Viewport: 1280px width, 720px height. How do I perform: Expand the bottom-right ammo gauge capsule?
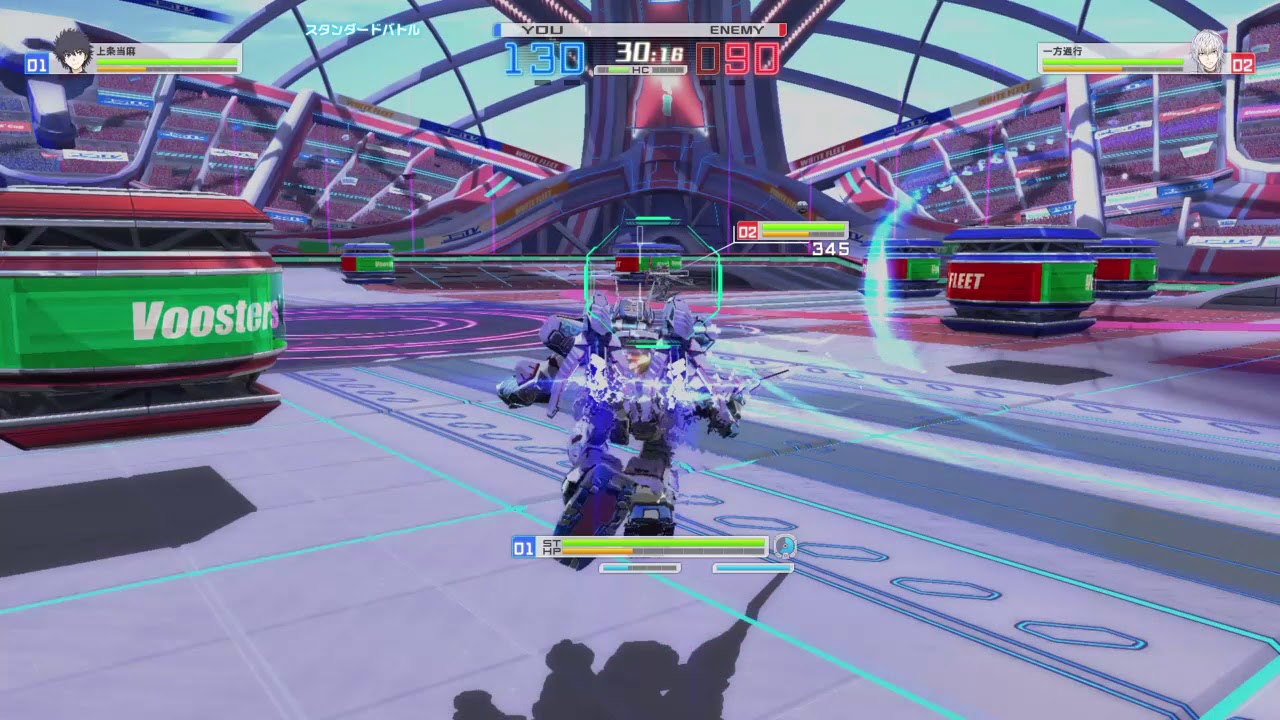[751, 568]
